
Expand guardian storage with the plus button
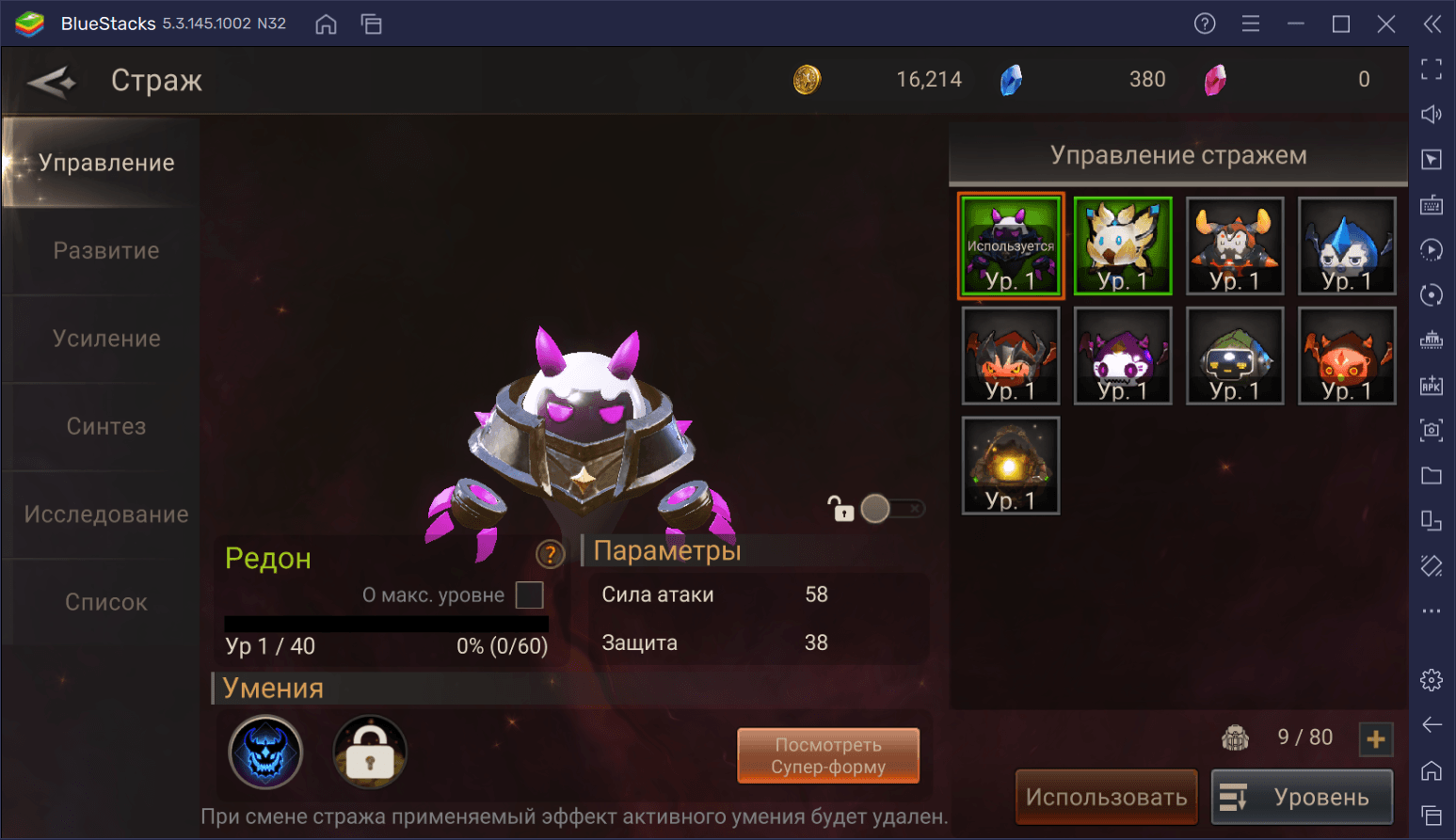click(1375, 739)
